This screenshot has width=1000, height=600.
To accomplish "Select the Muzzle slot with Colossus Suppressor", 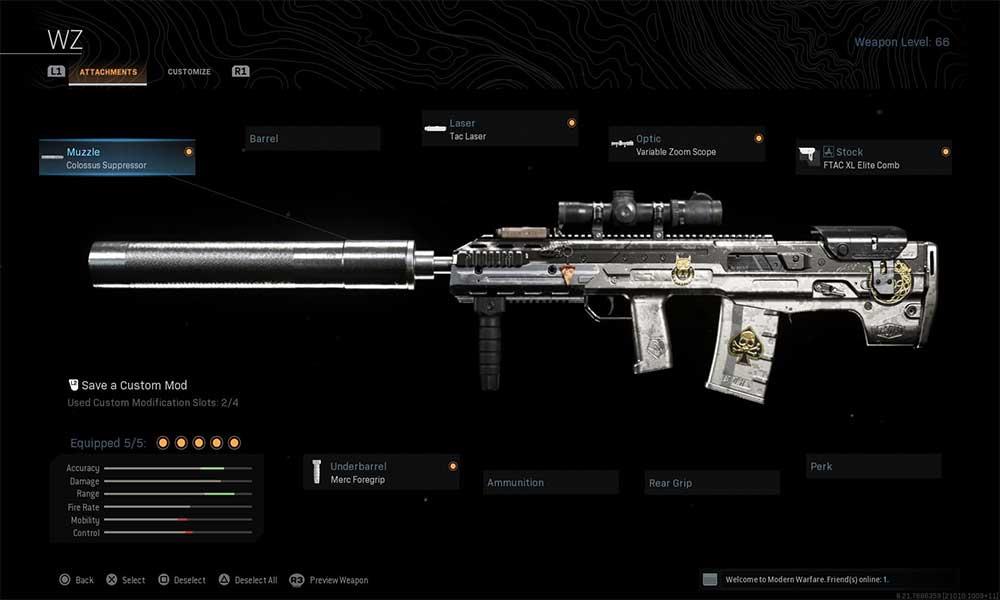I will pyautogui.click(x=116, y=158).
